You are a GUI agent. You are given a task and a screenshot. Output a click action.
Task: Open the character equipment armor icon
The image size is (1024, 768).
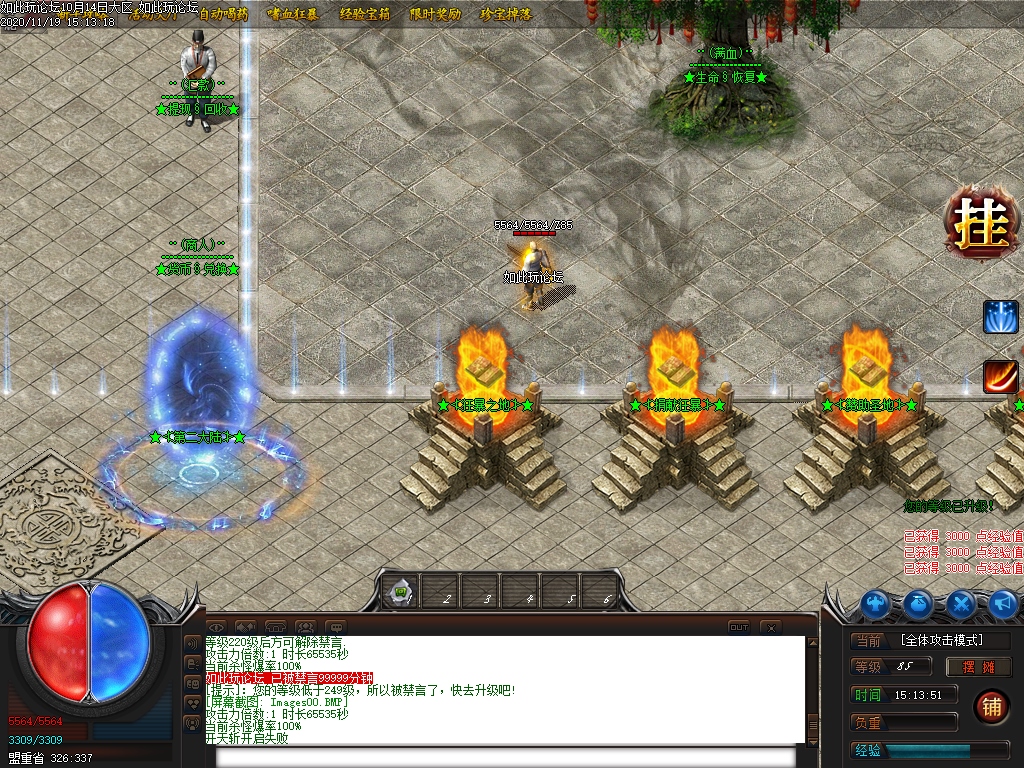point(876,604)
